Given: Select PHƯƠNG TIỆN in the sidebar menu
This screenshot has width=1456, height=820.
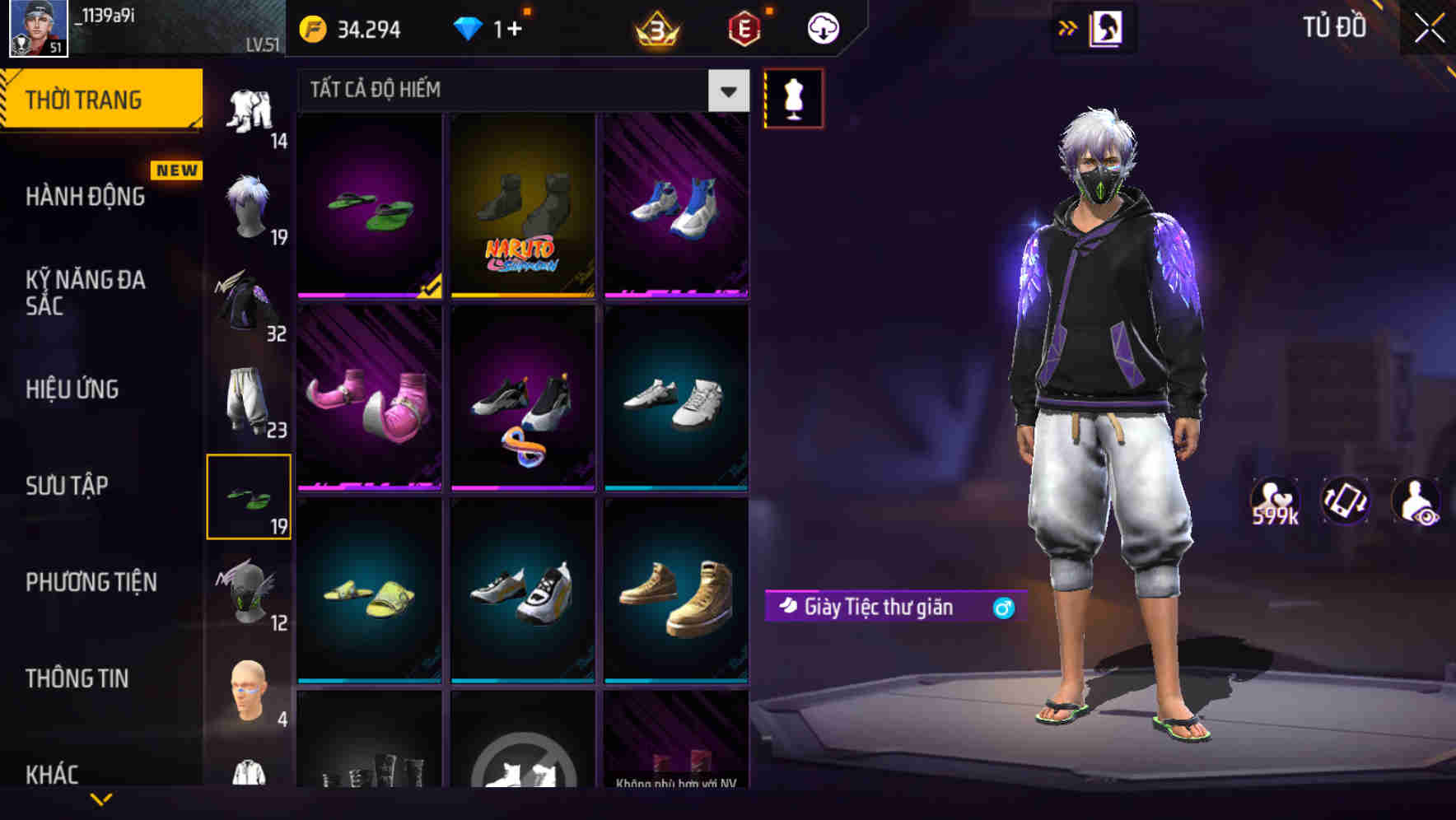Looking at the screenshot, I should point(91,582).
